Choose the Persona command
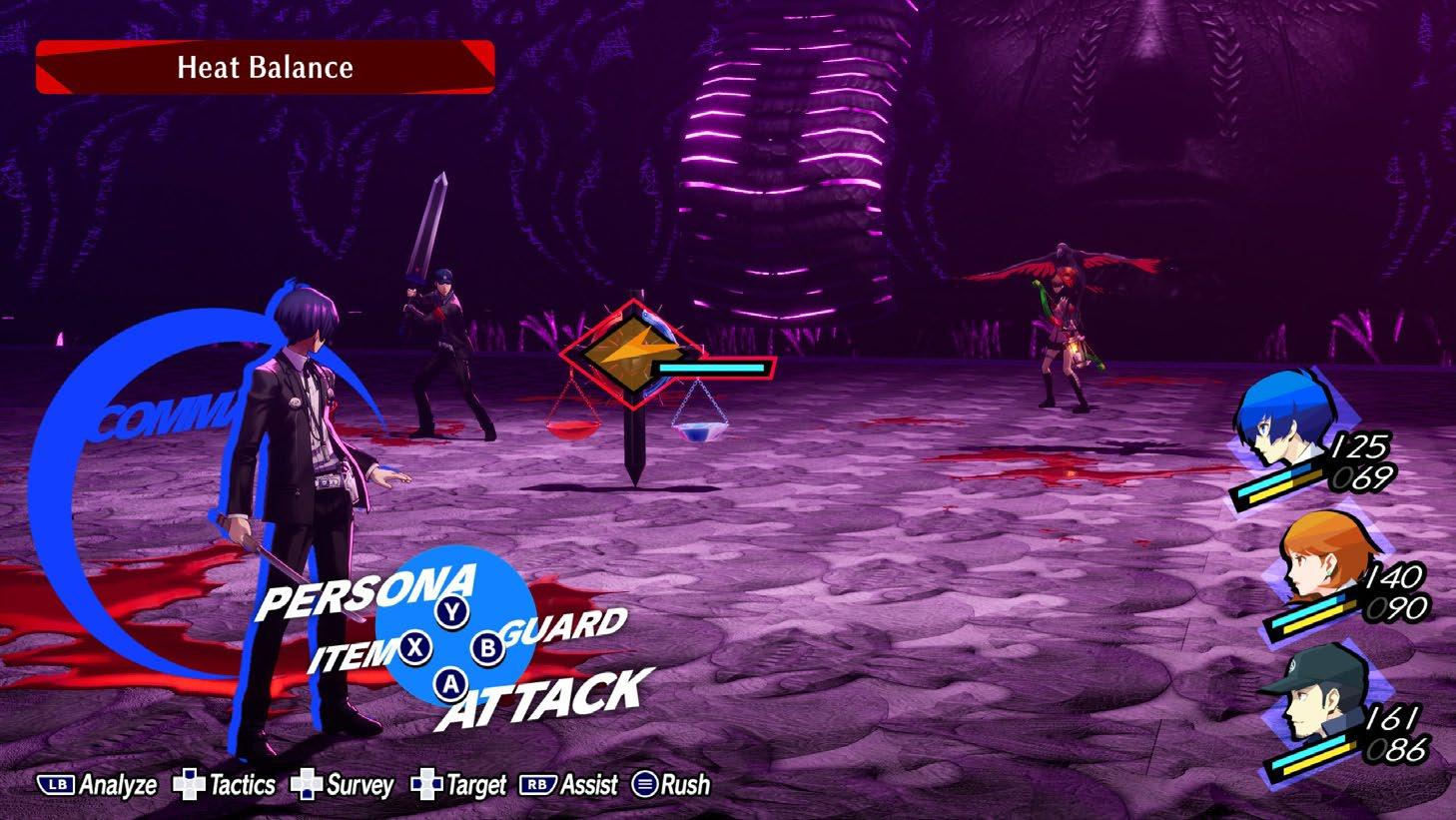1456x820 pixels. (365, 591)
